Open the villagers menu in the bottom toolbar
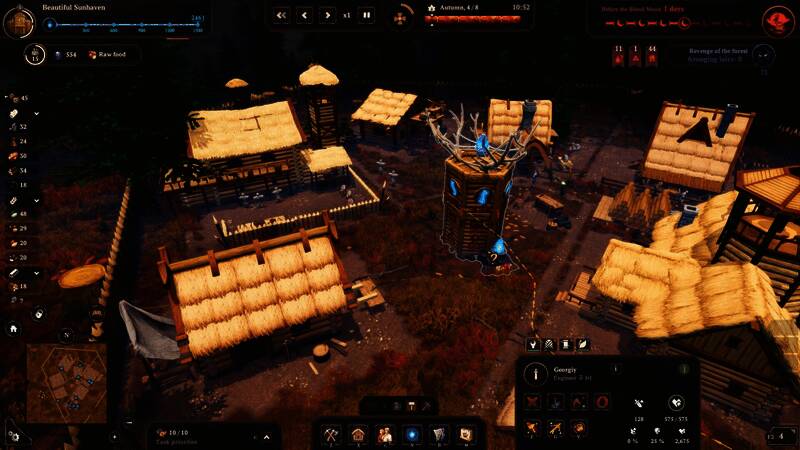This screenshot has height=450, width=800. coord(385,435)
